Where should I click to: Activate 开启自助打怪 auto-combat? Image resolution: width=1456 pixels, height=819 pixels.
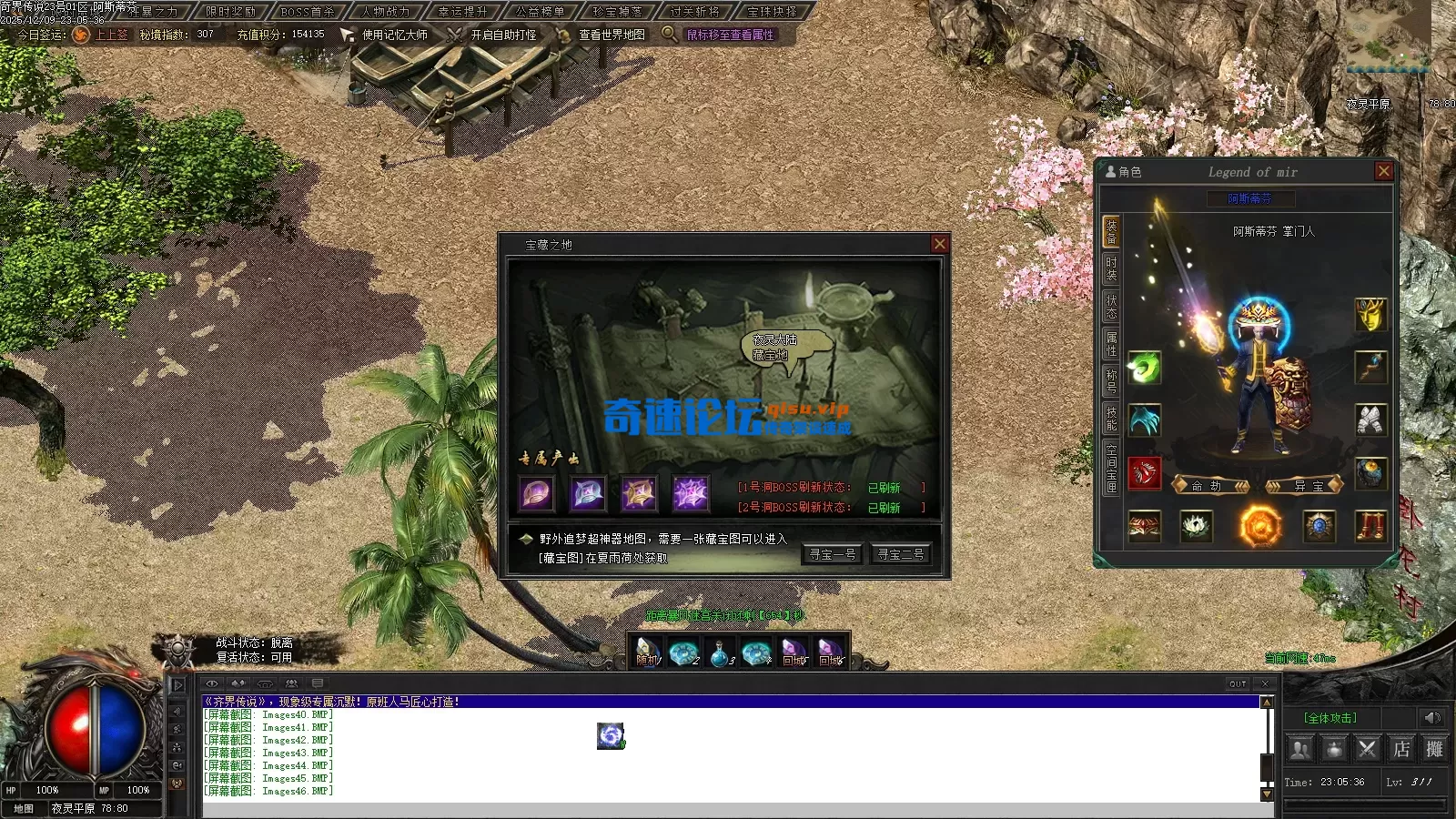click(503, 35)
